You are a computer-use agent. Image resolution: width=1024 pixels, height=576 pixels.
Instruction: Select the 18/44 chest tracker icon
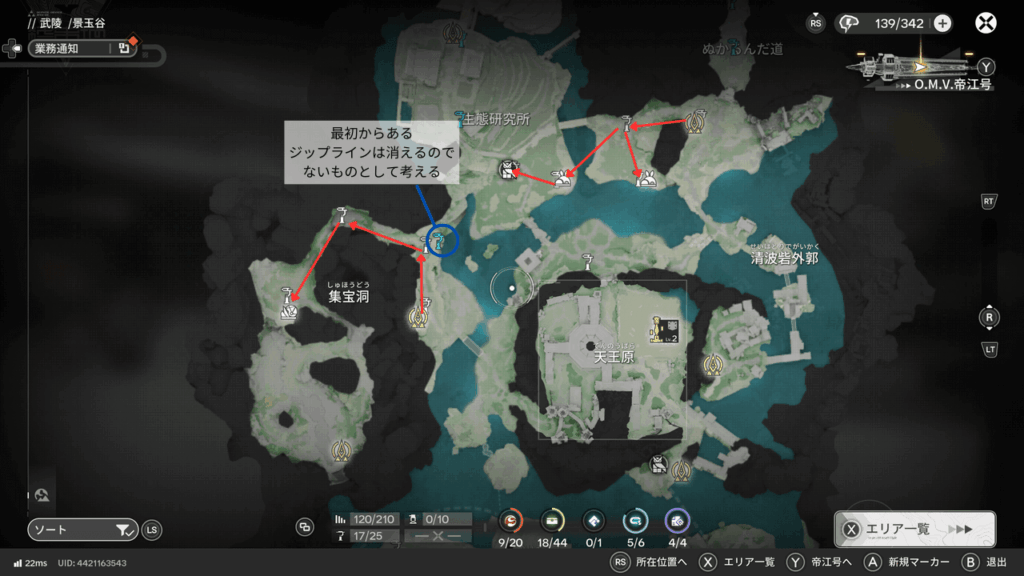pyautogui.click(x=551, y=520)
